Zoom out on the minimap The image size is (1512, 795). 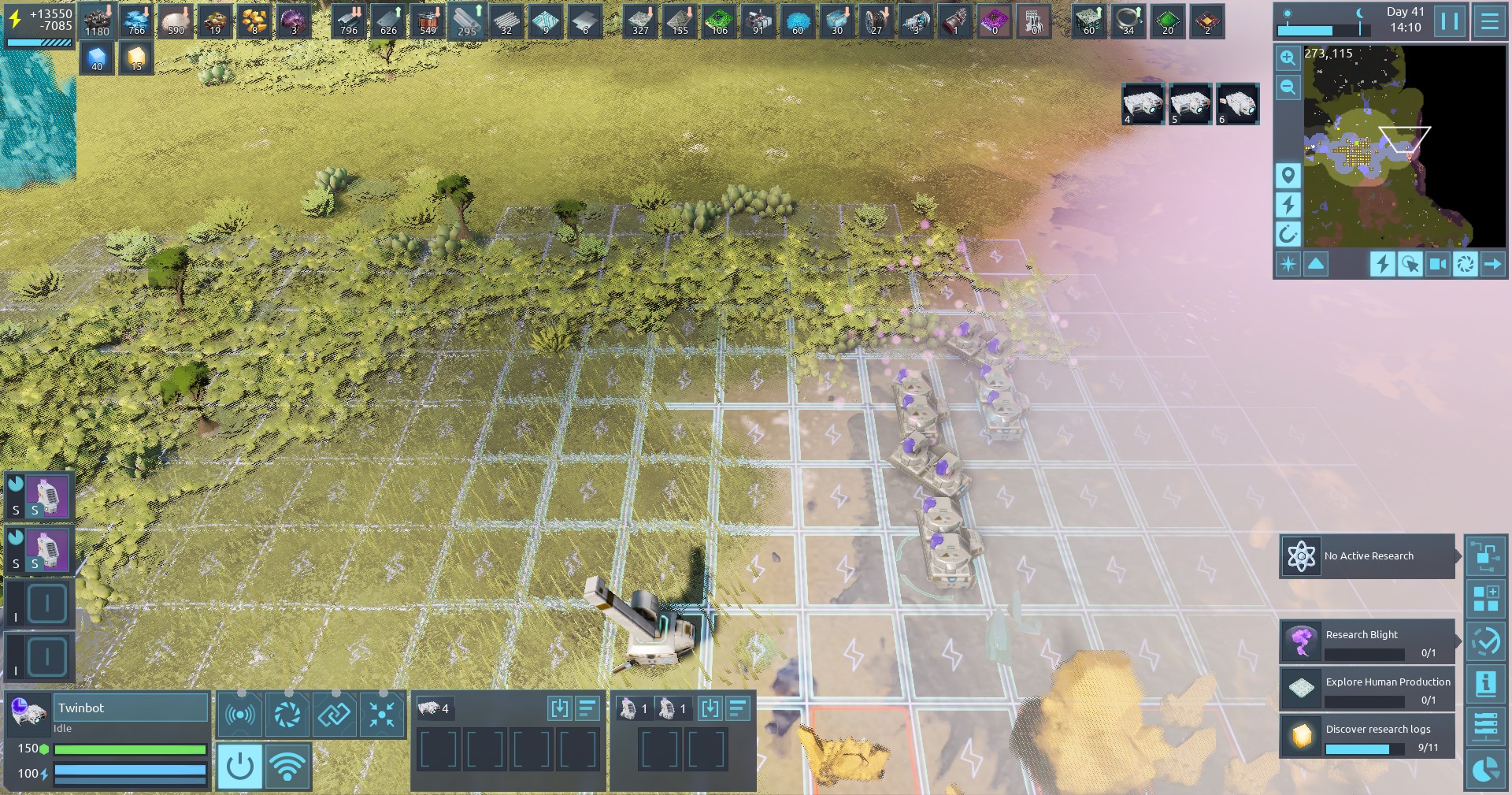click(1288, 87)
